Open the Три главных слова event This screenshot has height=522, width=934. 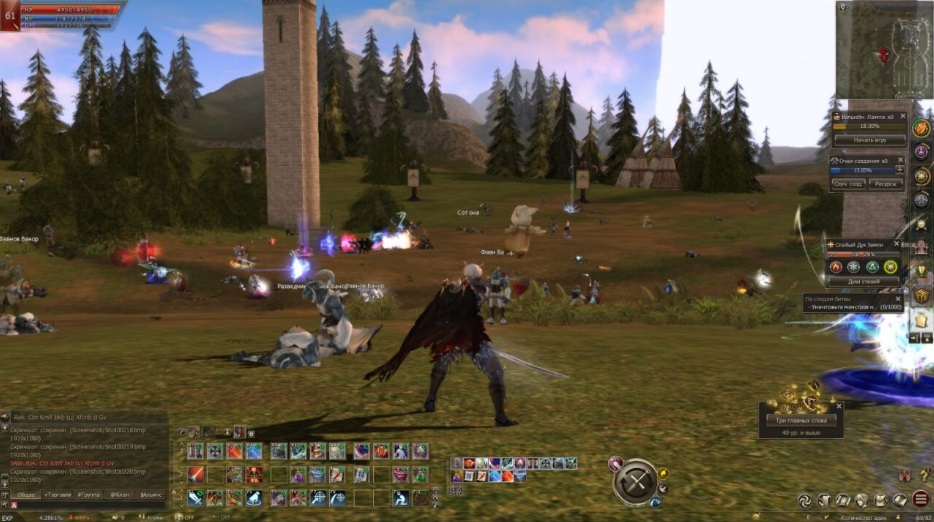[800, 419]
